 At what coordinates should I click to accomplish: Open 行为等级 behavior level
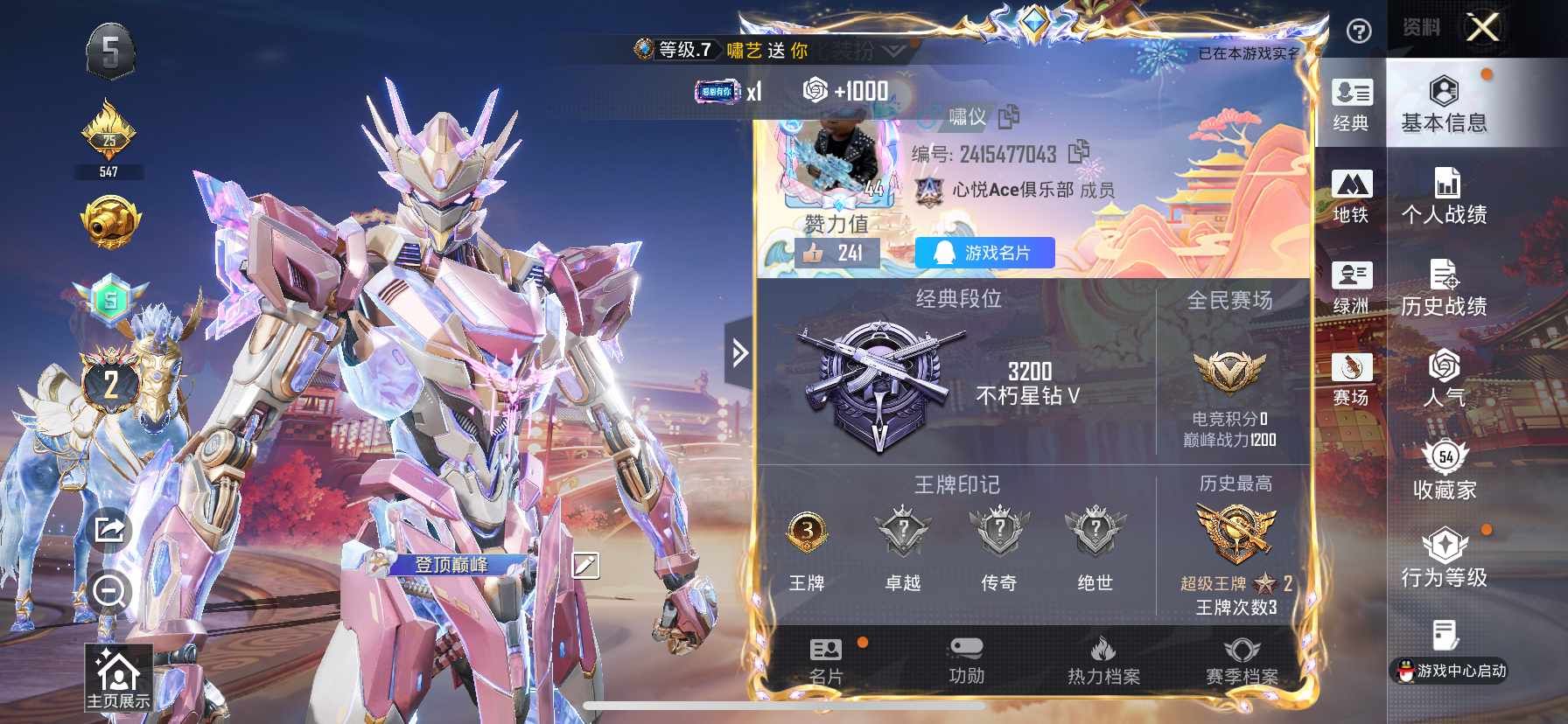point(1444,560)
